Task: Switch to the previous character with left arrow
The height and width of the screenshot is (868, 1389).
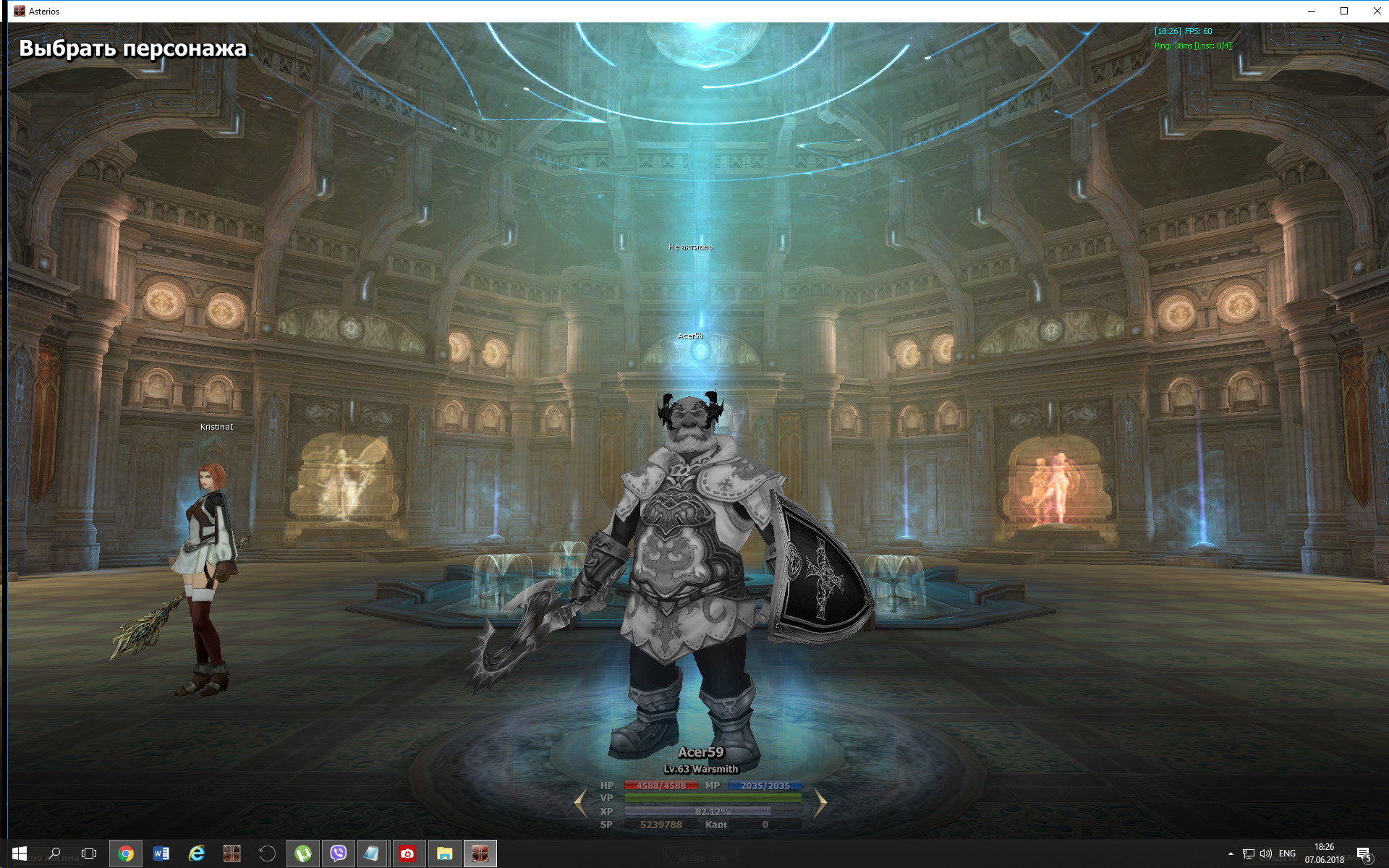Action: point(581,803)
